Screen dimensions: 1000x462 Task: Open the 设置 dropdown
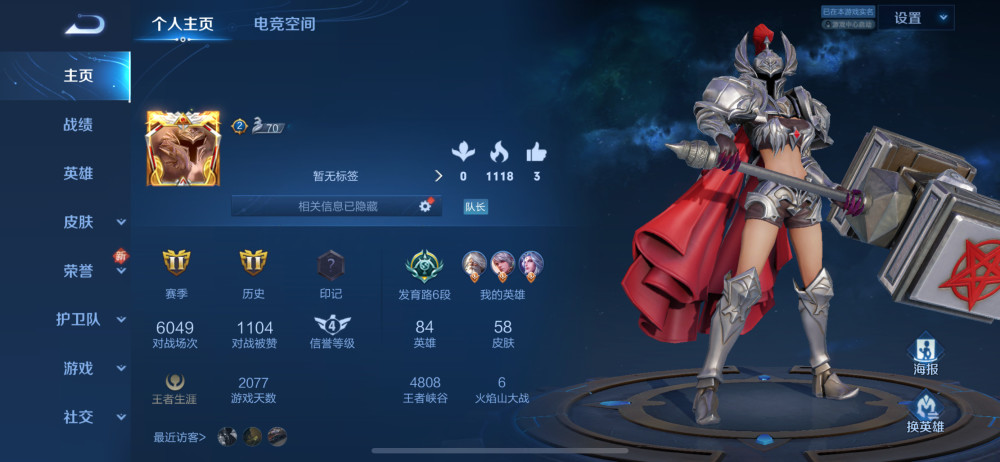pos(916,18)
